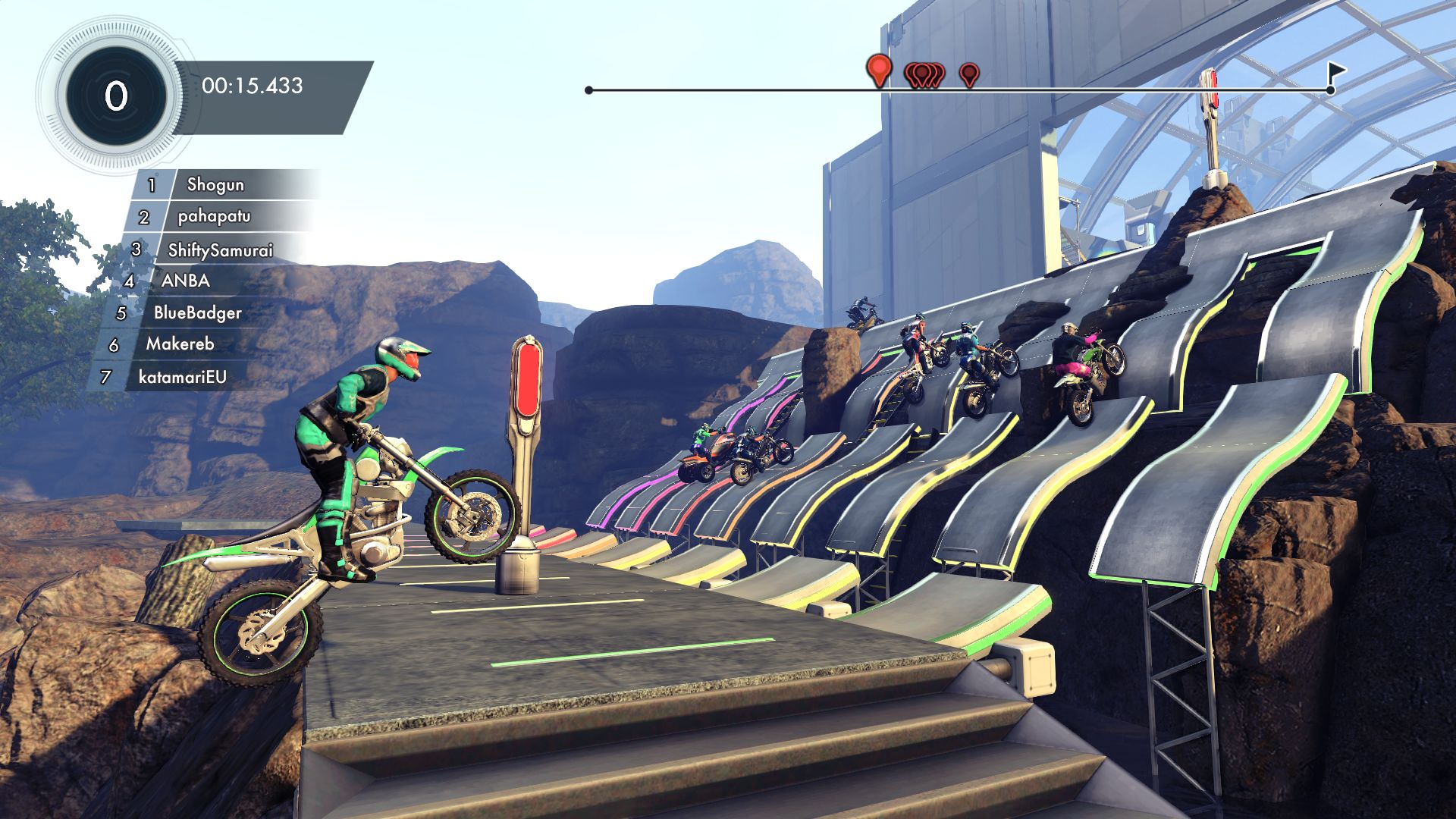Select the clustered group of rider pins
The width and height of the screenshot is (1456, 819).
click(x=925, y=74)
